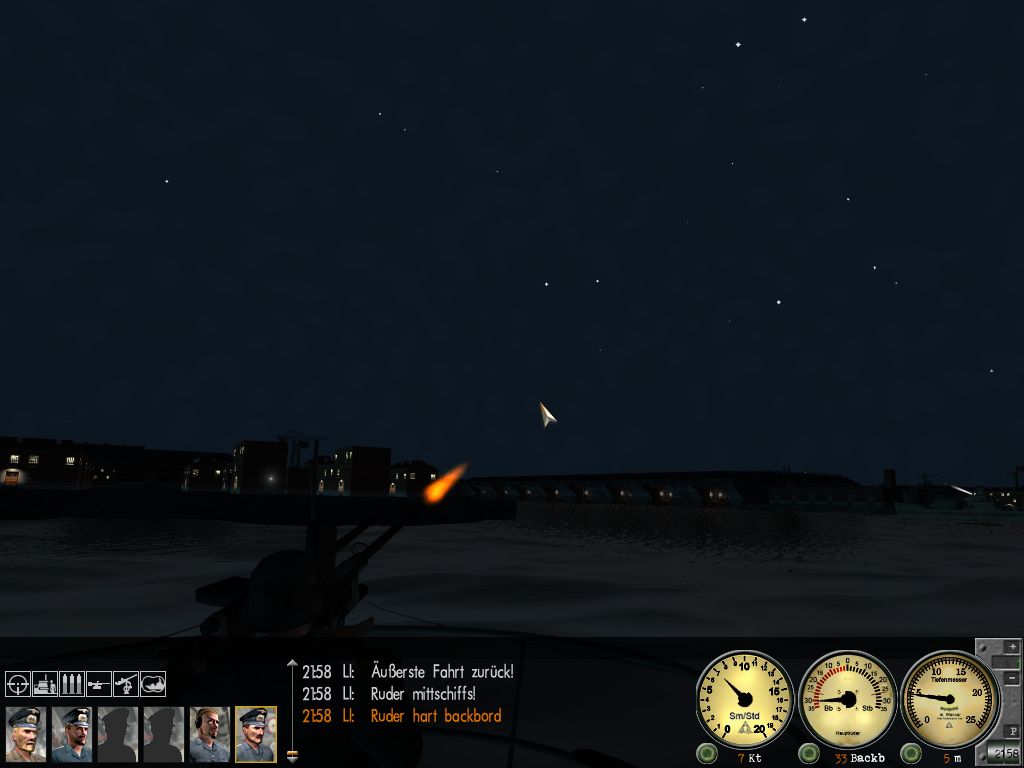The width and height of the screenshot is (1024, 768).
Task: Decrease time compression with the minus button
Action: coord(1011,679)
